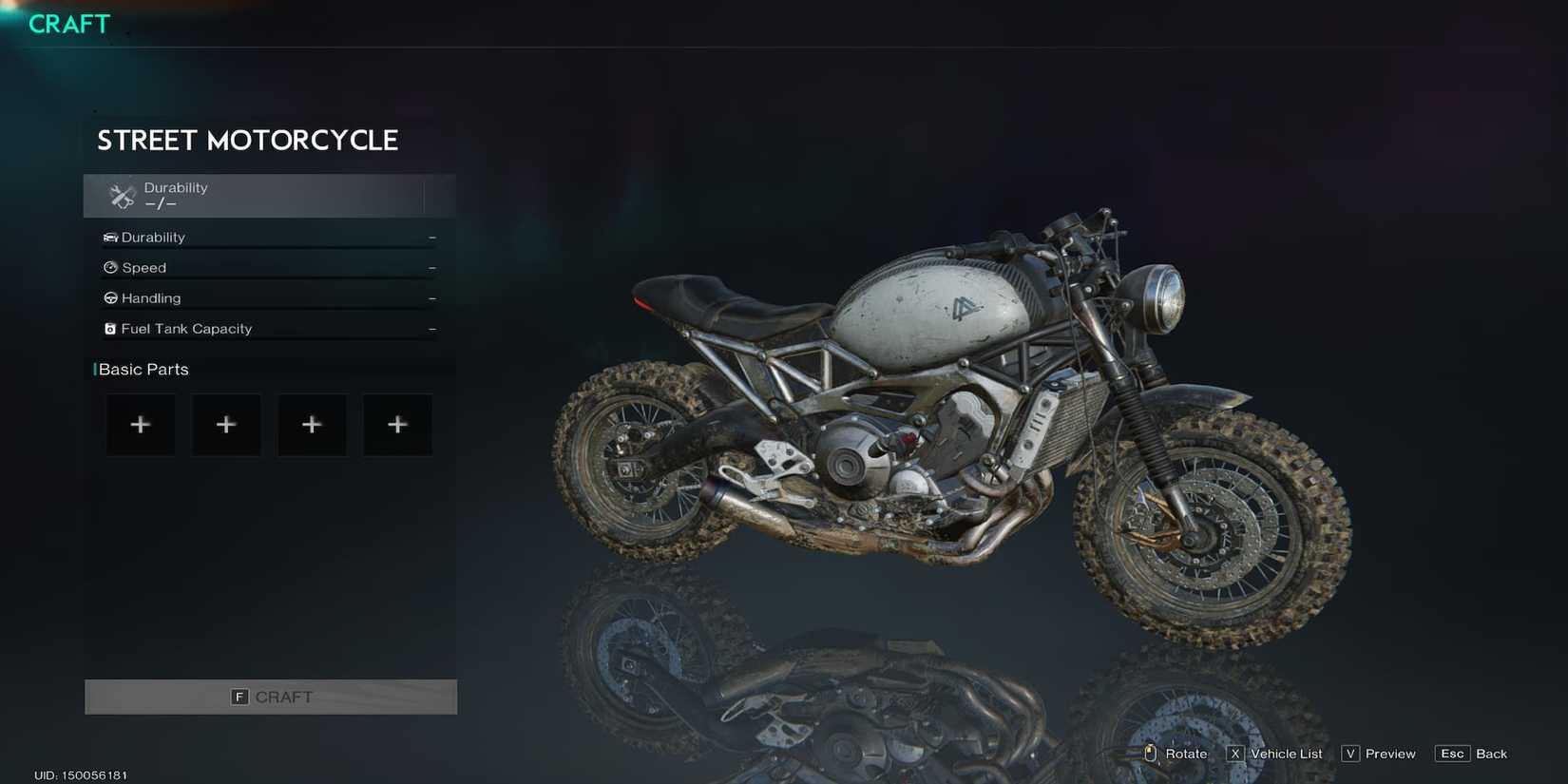Click the fuel can Fuel Tank Capacity icon
Viewport: 1568px width, 784px height.
(x=109, y=328)
